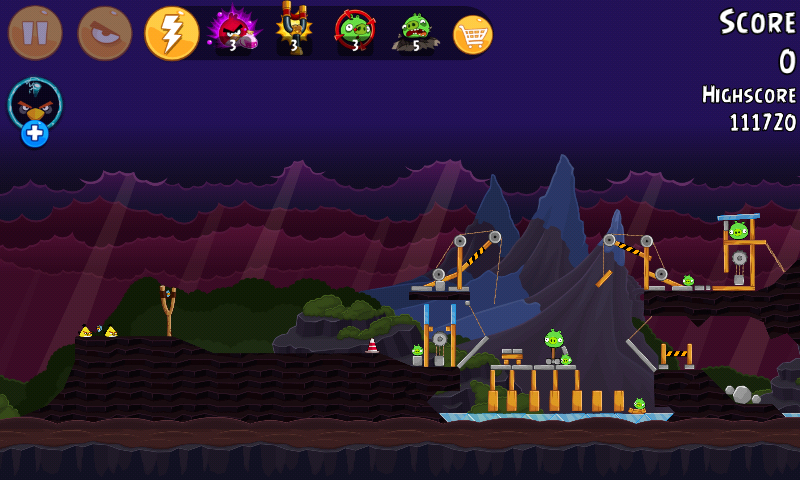Trigger the Birdquake pig power-up
The width and height of the screenshot is (800, 480).
tap(415, 32)
